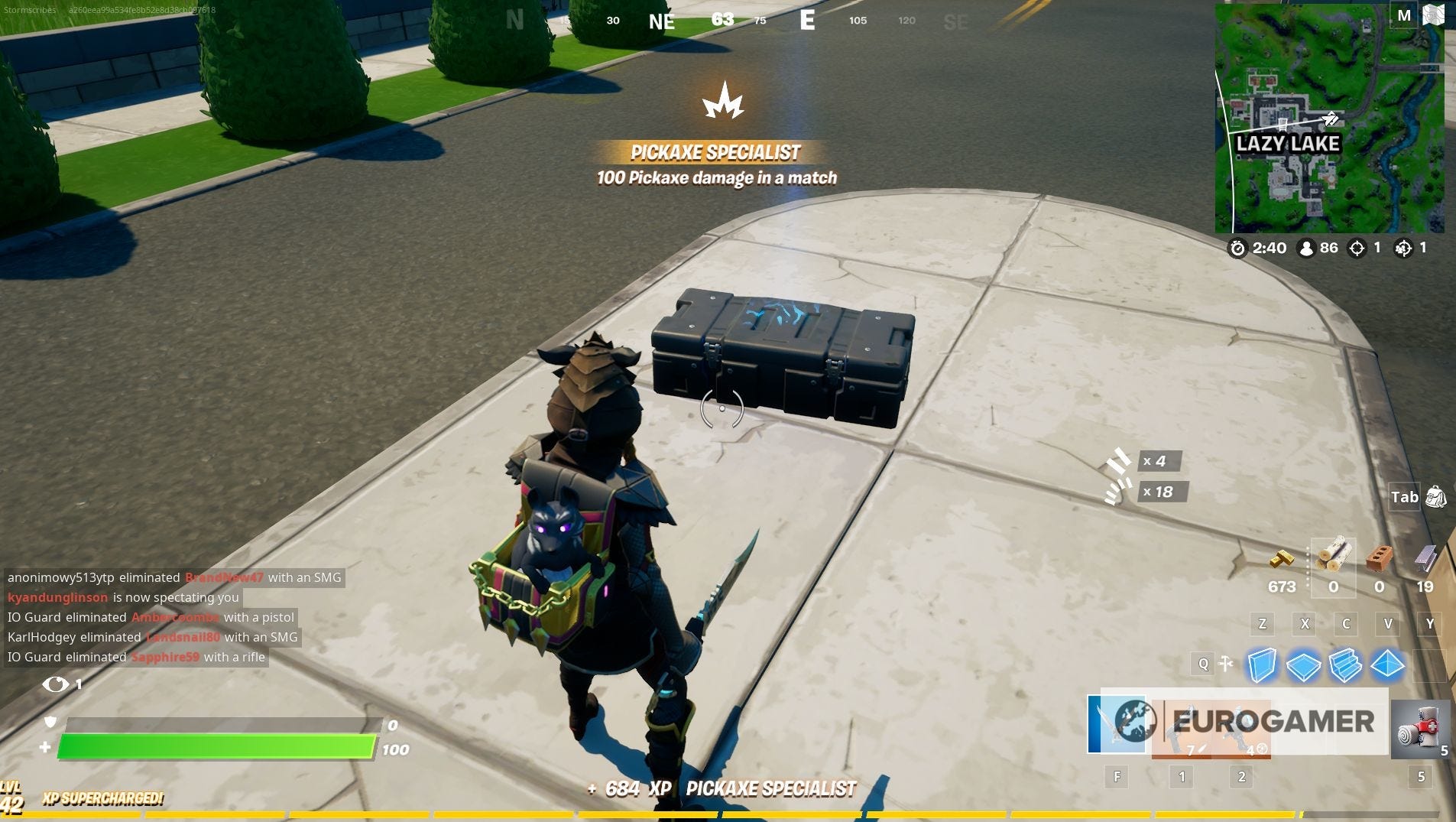Select the cone build piece
The width and height of the screenshot is (1456, 822).
coord(1390,664)
